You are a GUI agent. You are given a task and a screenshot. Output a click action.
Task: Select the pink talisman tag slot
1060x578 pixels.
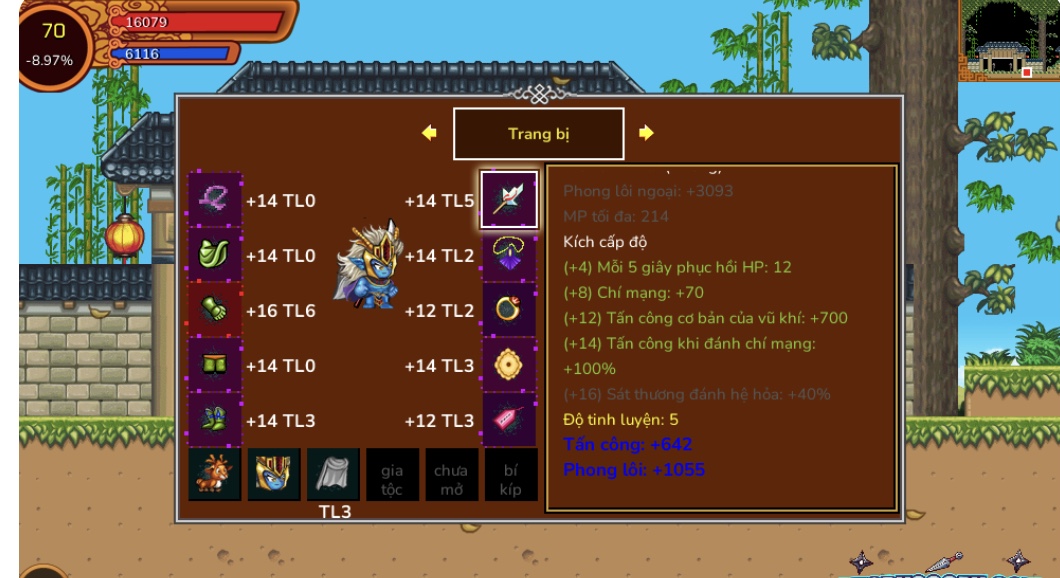509,420
